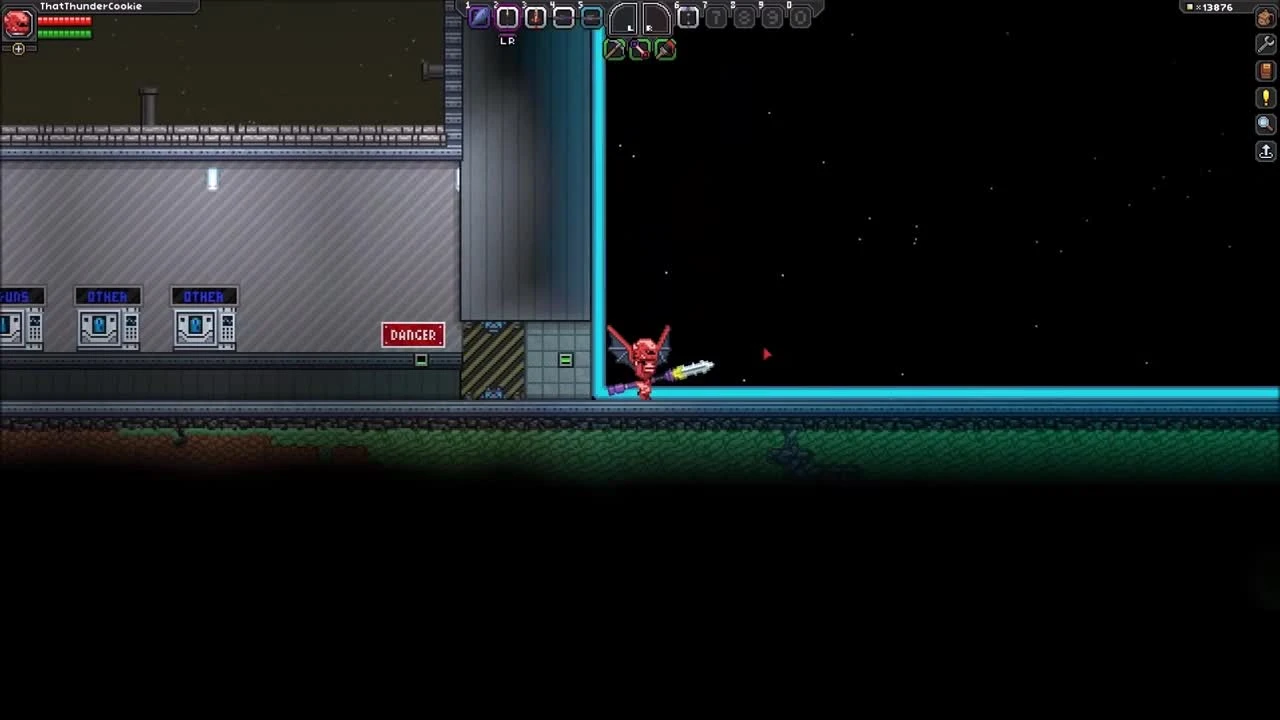Screen dimensions: 1280x720
Task: Select the matter manipulator tool icon
Action: click(613, 50)
